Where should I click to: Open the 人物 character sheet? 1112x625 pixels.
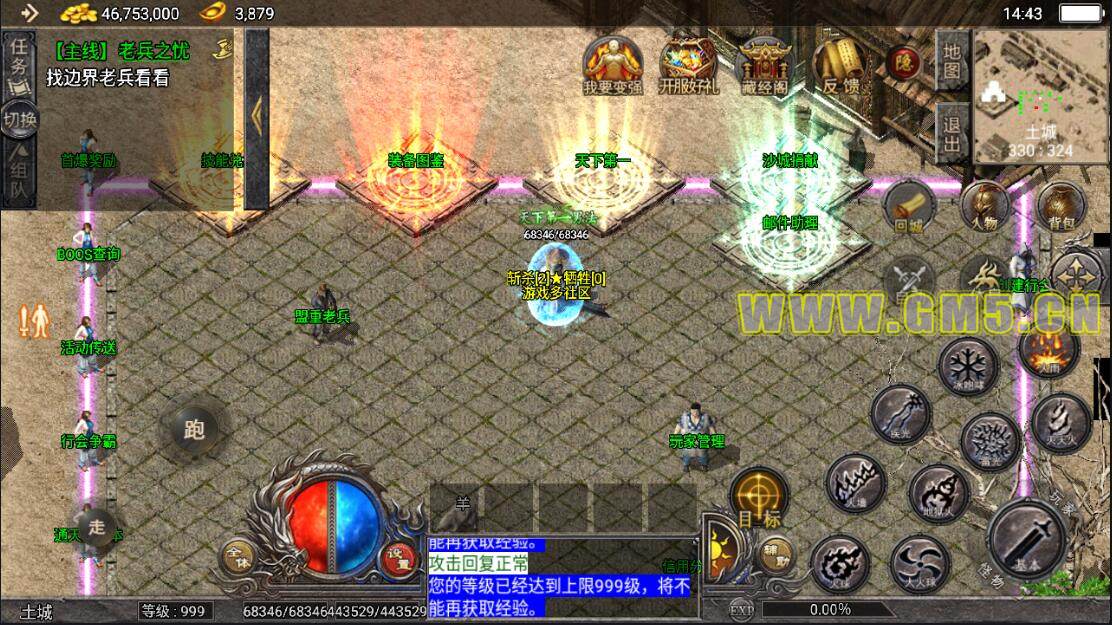(984, 207)
